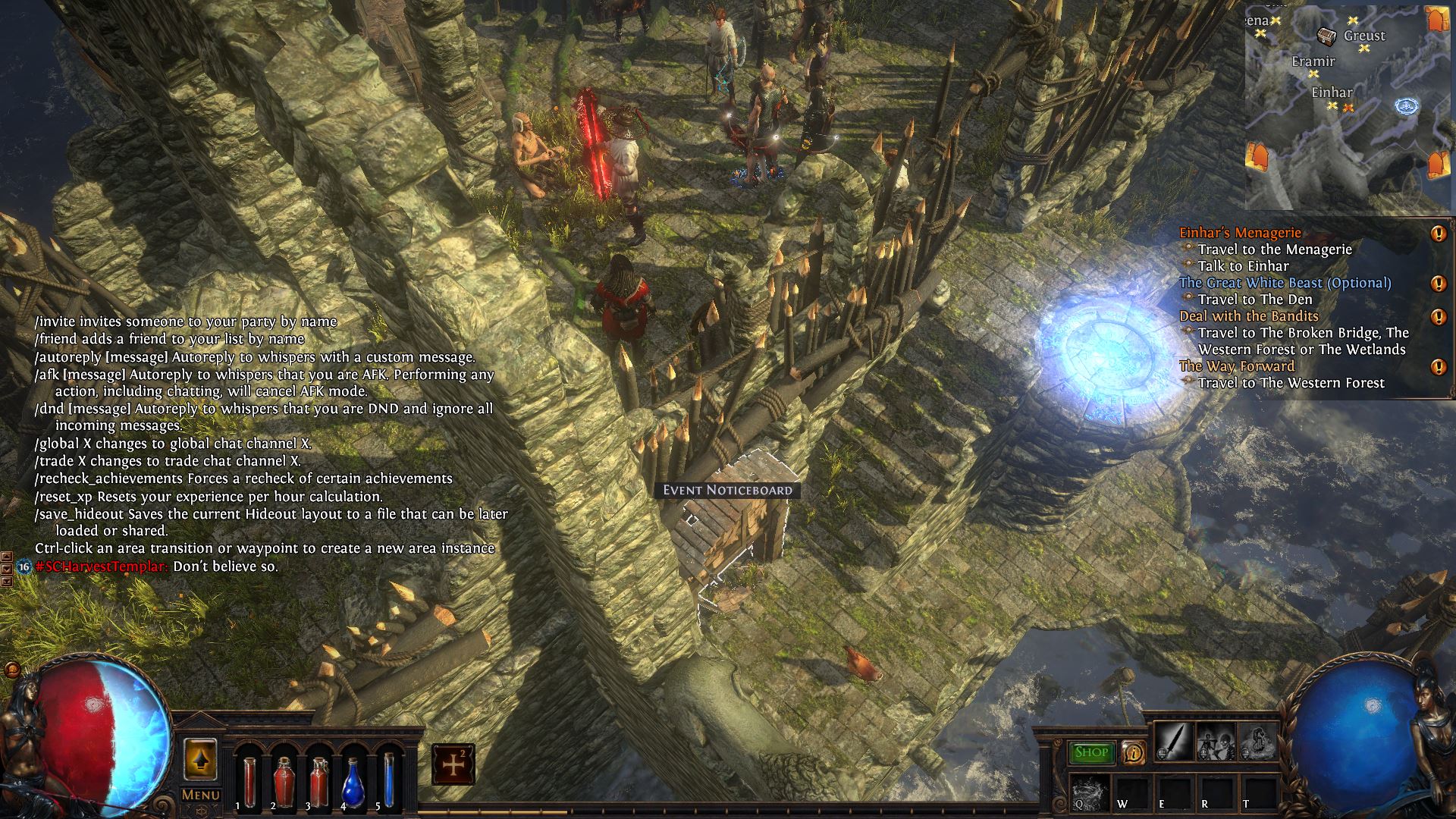Click the SCHarvestTemplar name in chat
The image size is (1456, 819).
click(x=102, y=566)
